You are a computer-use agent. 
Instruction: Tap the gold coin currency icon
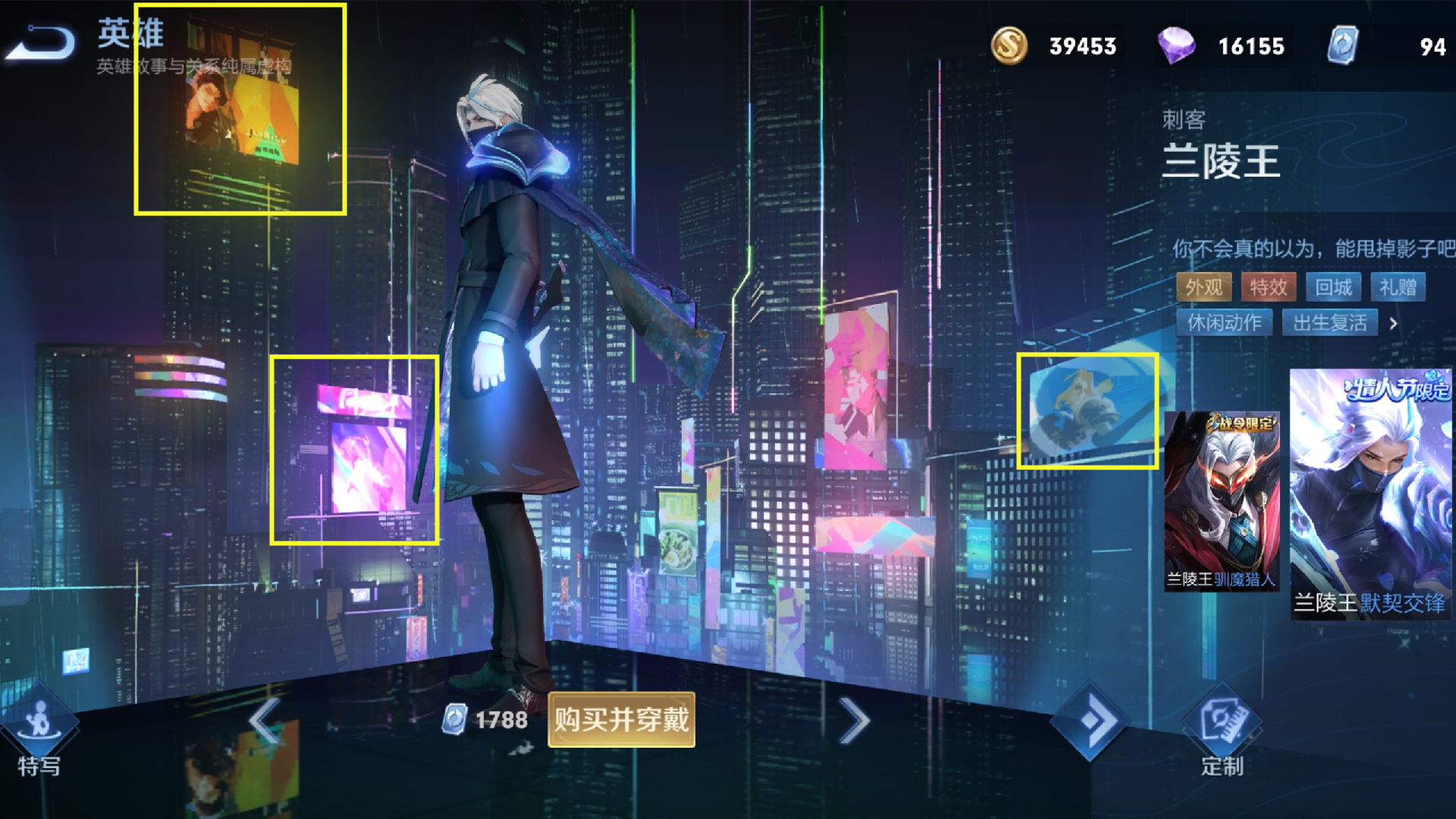click(x=1009, y=45)
